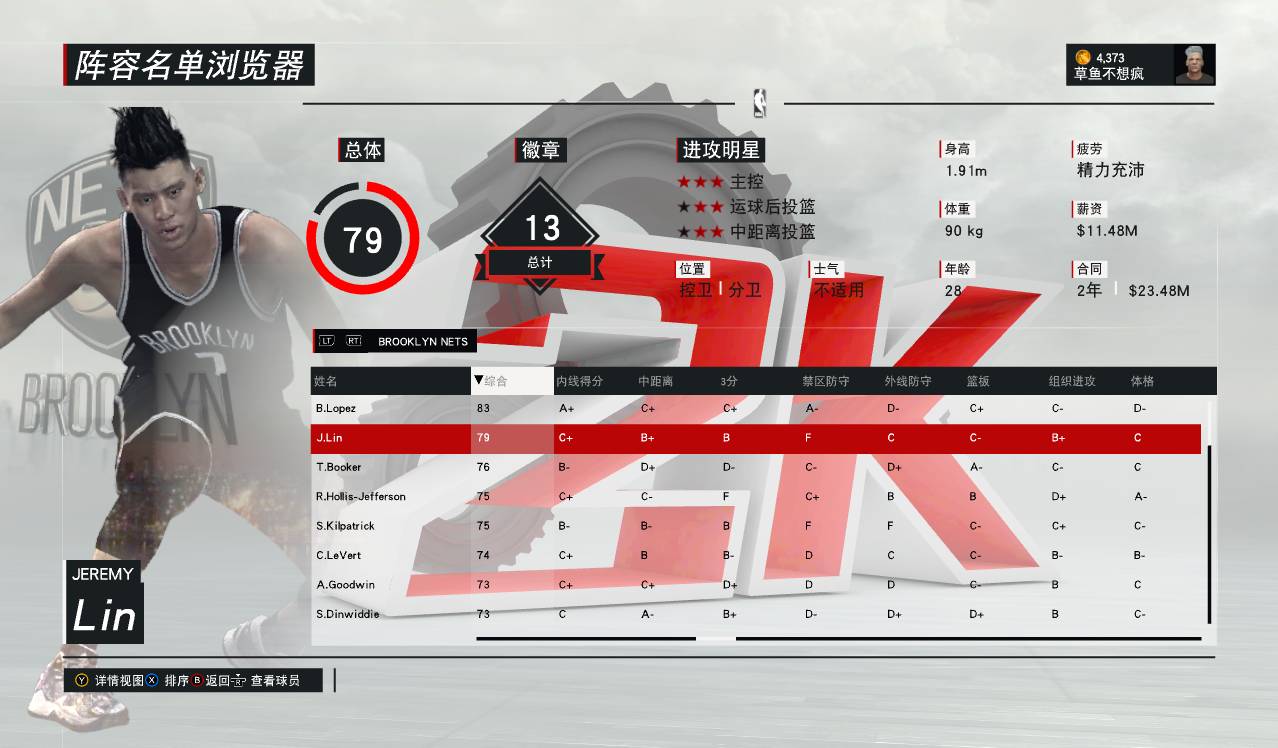Viewport: 1278px width, 748px height.
Task: Sort roster by 3分 column header
Action: tap(729, 381)
